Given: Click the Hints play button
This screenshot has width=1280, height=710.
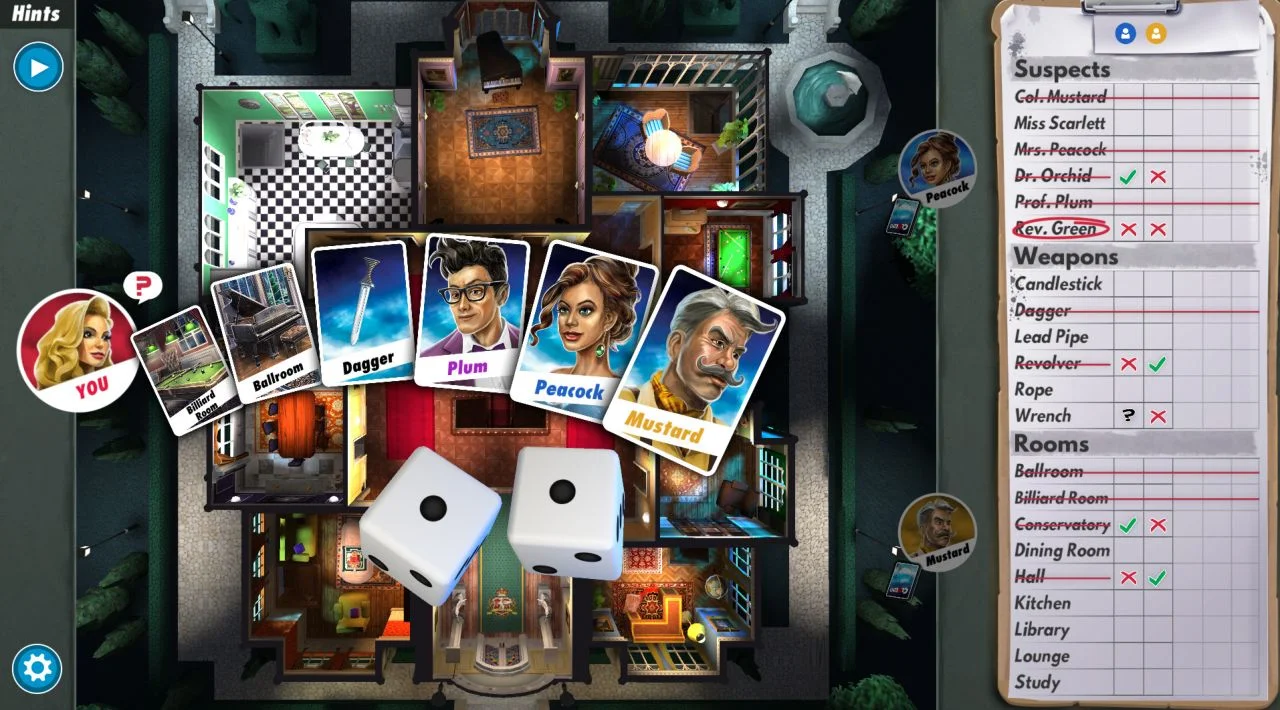Looking at the screenshot, I should coord(38,68).
